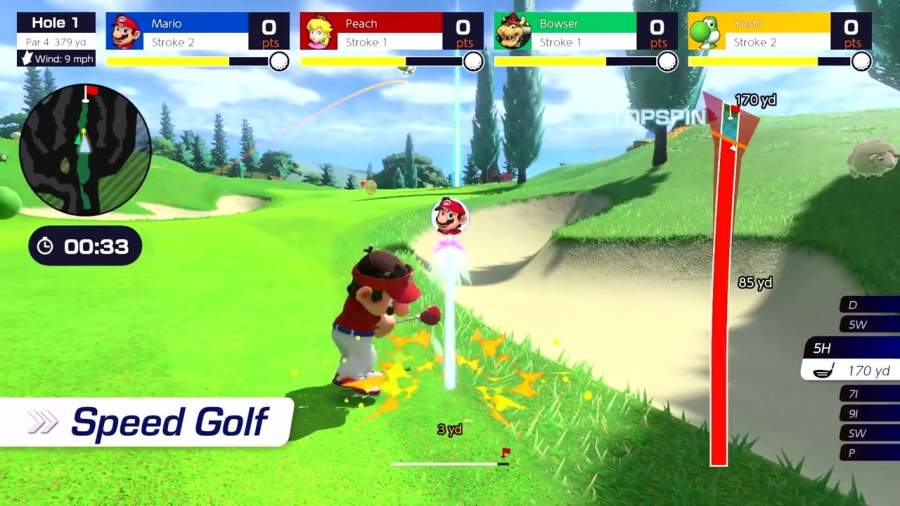
Task: Choose the SW club just above P
Action: pyautogui.click(x=866, y=433)
